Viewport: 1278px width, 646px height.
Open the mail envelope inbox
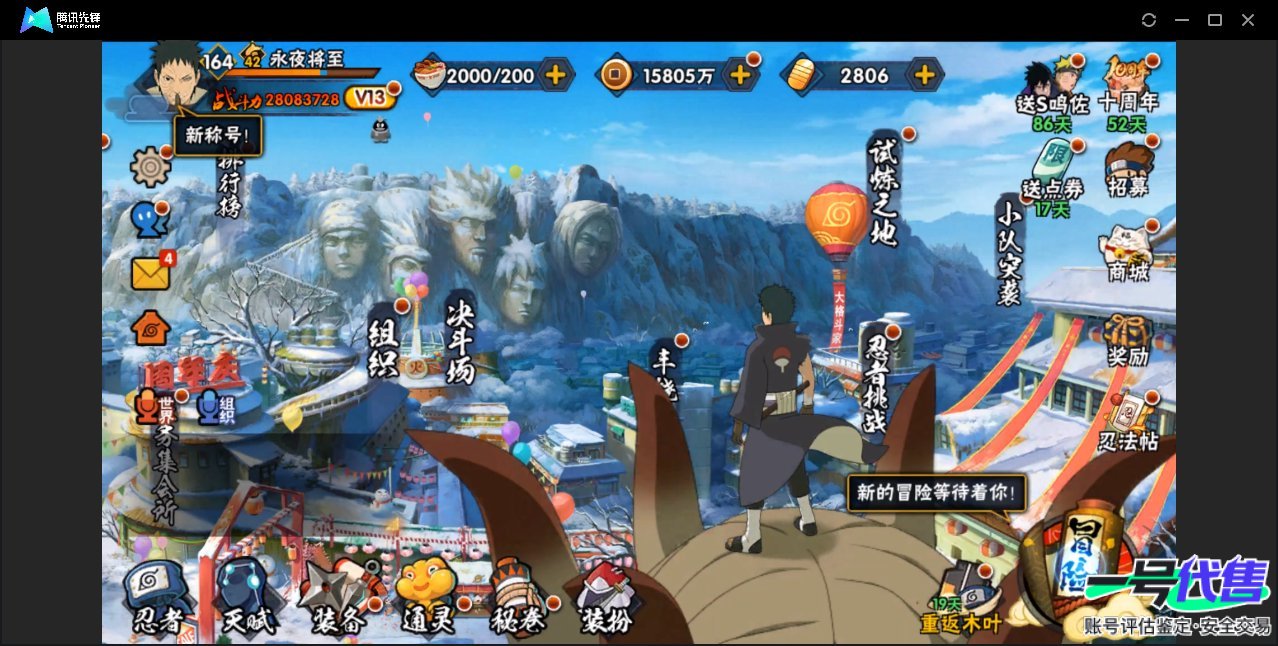coord(151,273)
